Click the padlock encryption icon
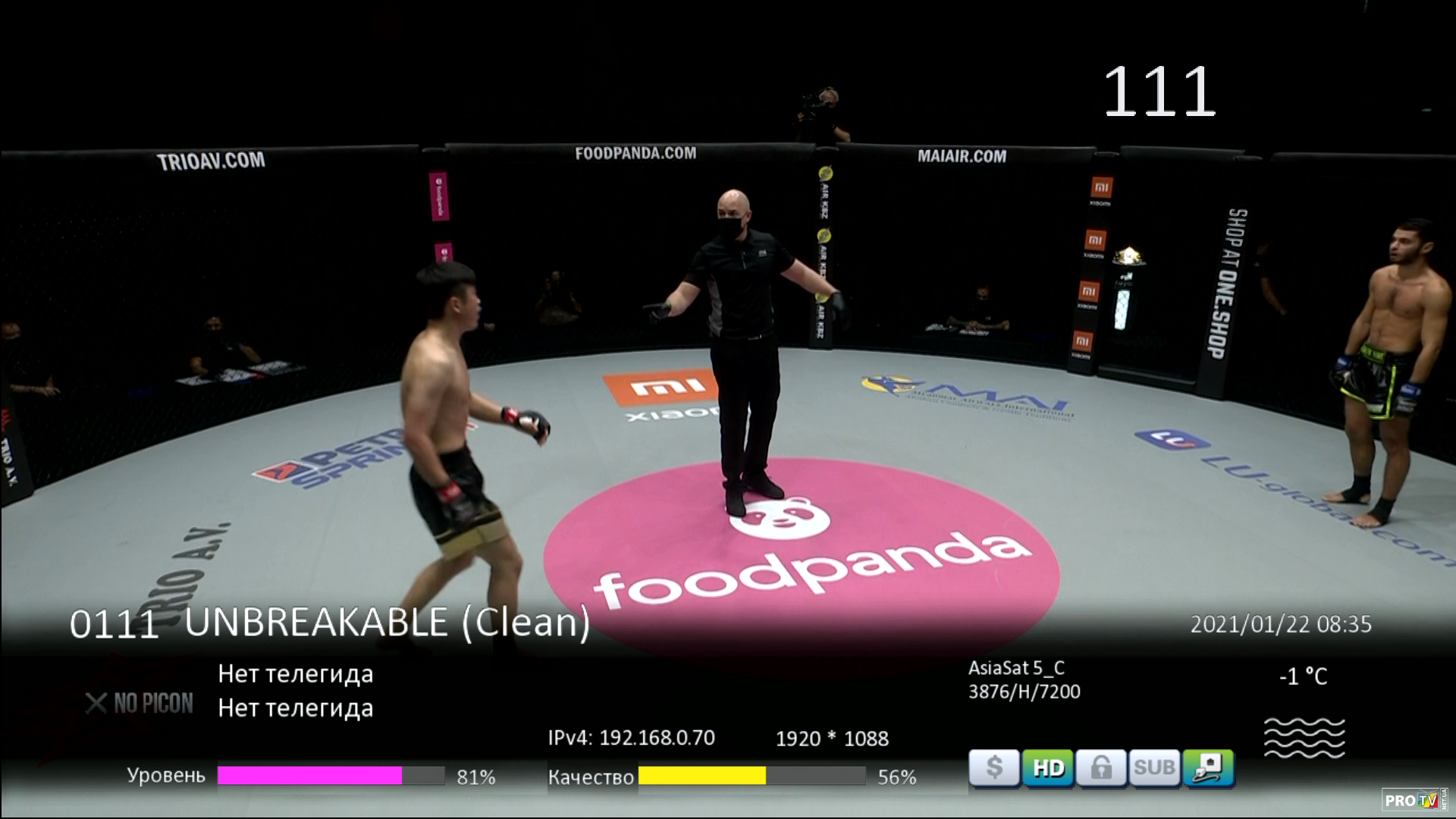The height and width of the screenshot is (819, 1456). coord(1101,768)
